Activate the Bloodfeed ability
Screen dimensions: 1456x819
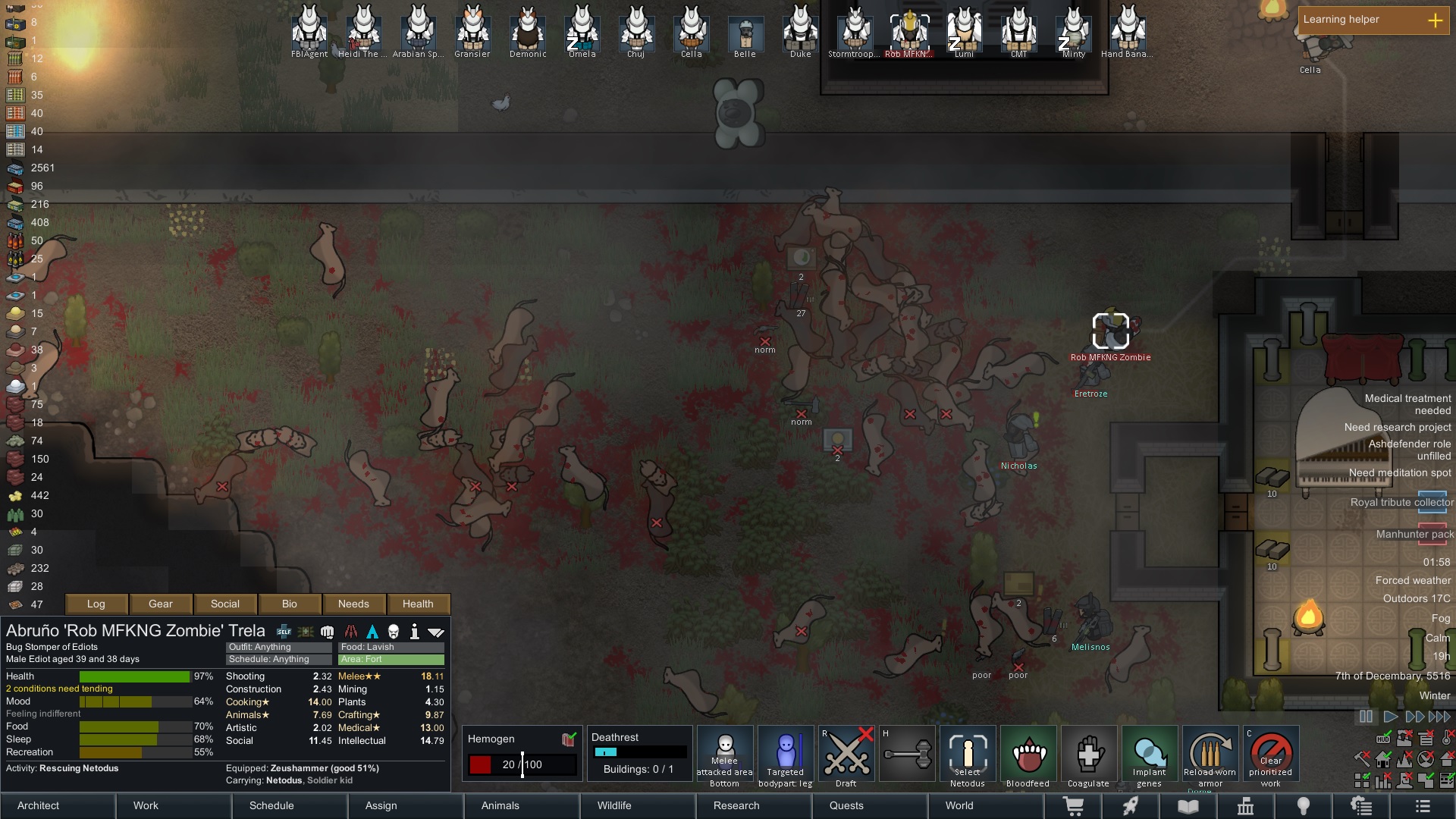1028,756
